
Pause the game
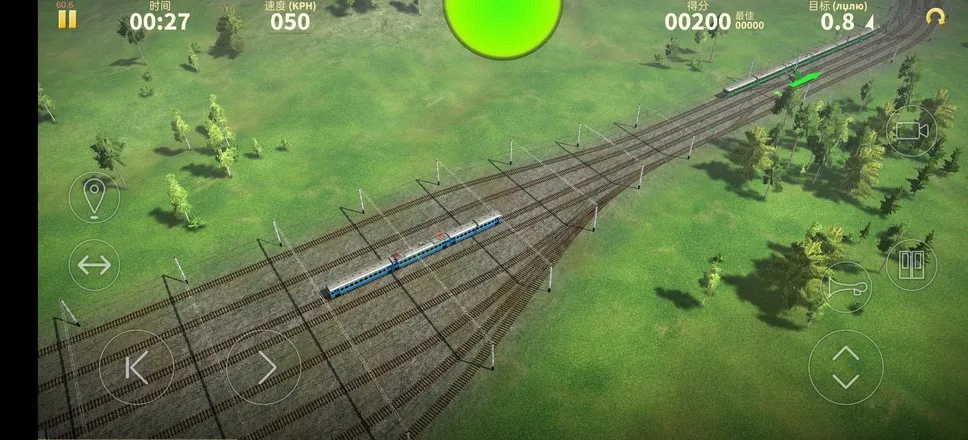pos(66,19)
